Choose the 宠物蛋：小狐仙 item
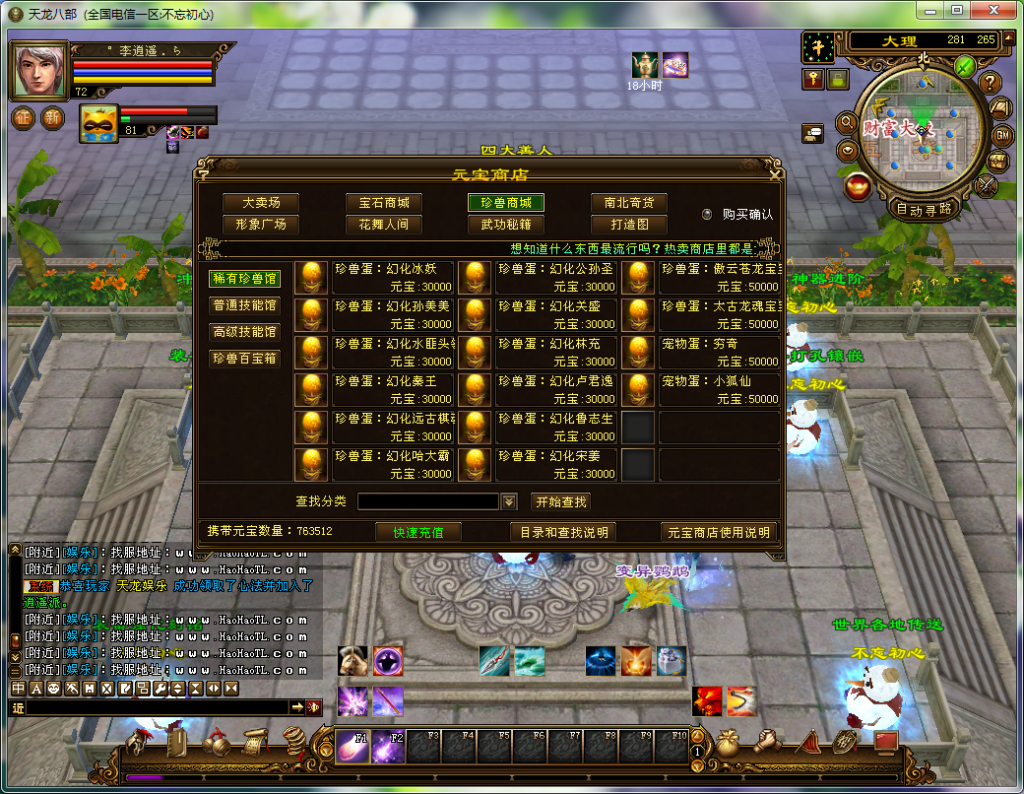 coord(719,390)
